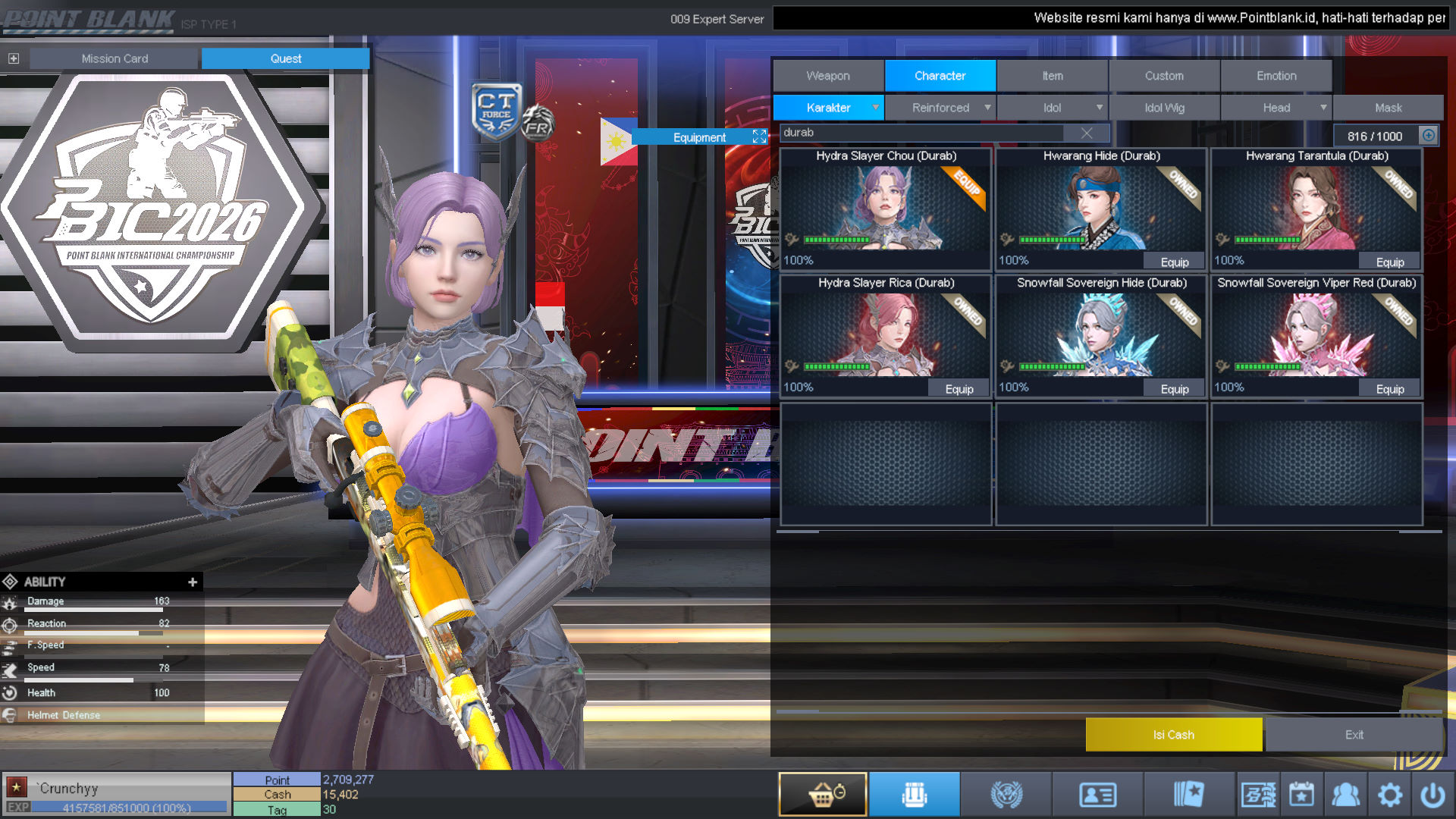Select the Mask category
1456x819 pixels.
coord(1388,108)
